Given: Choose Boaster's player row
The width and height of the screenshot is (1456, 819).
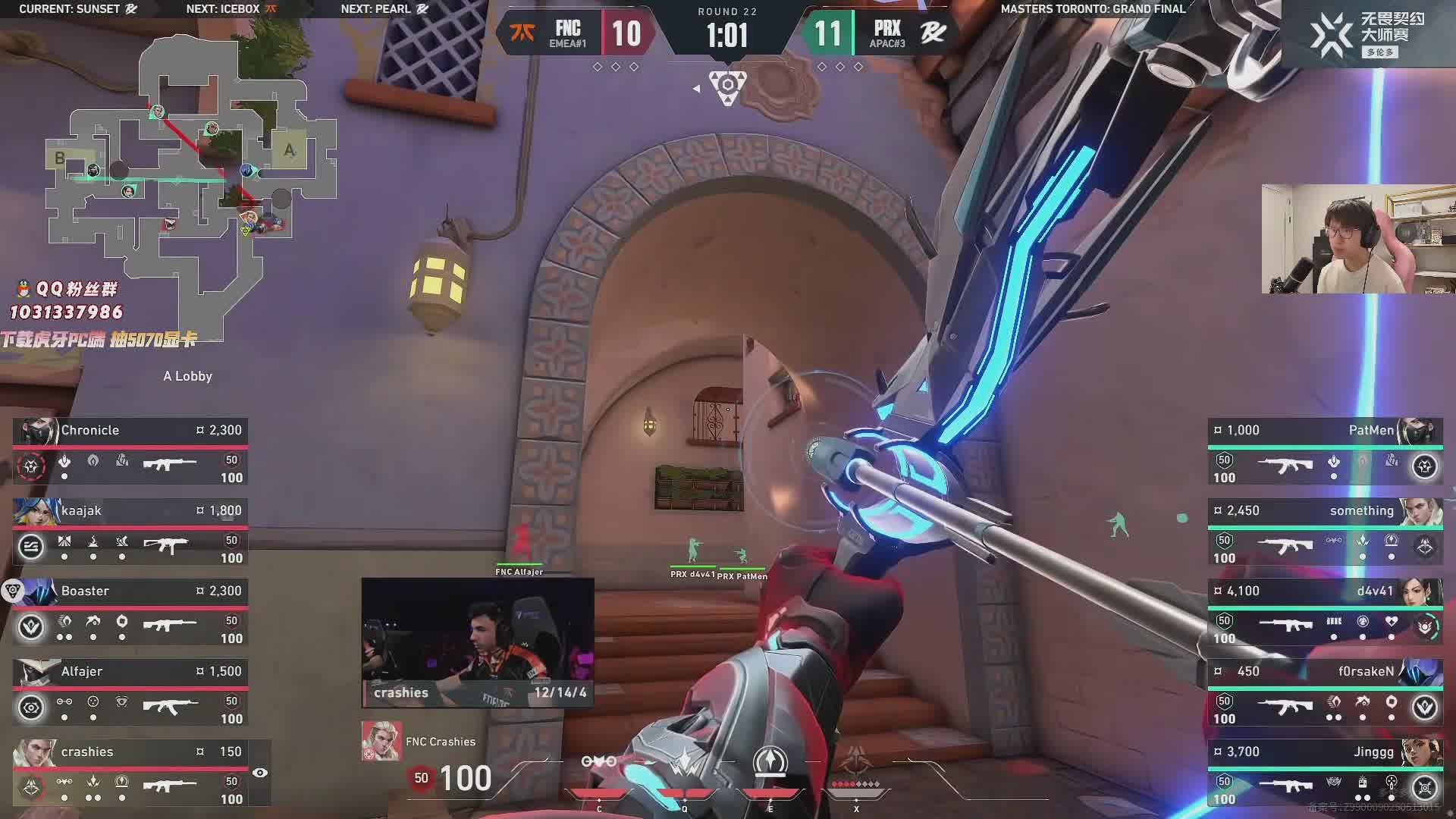Looking at the screenshot, I should click(x=130, y=613).
